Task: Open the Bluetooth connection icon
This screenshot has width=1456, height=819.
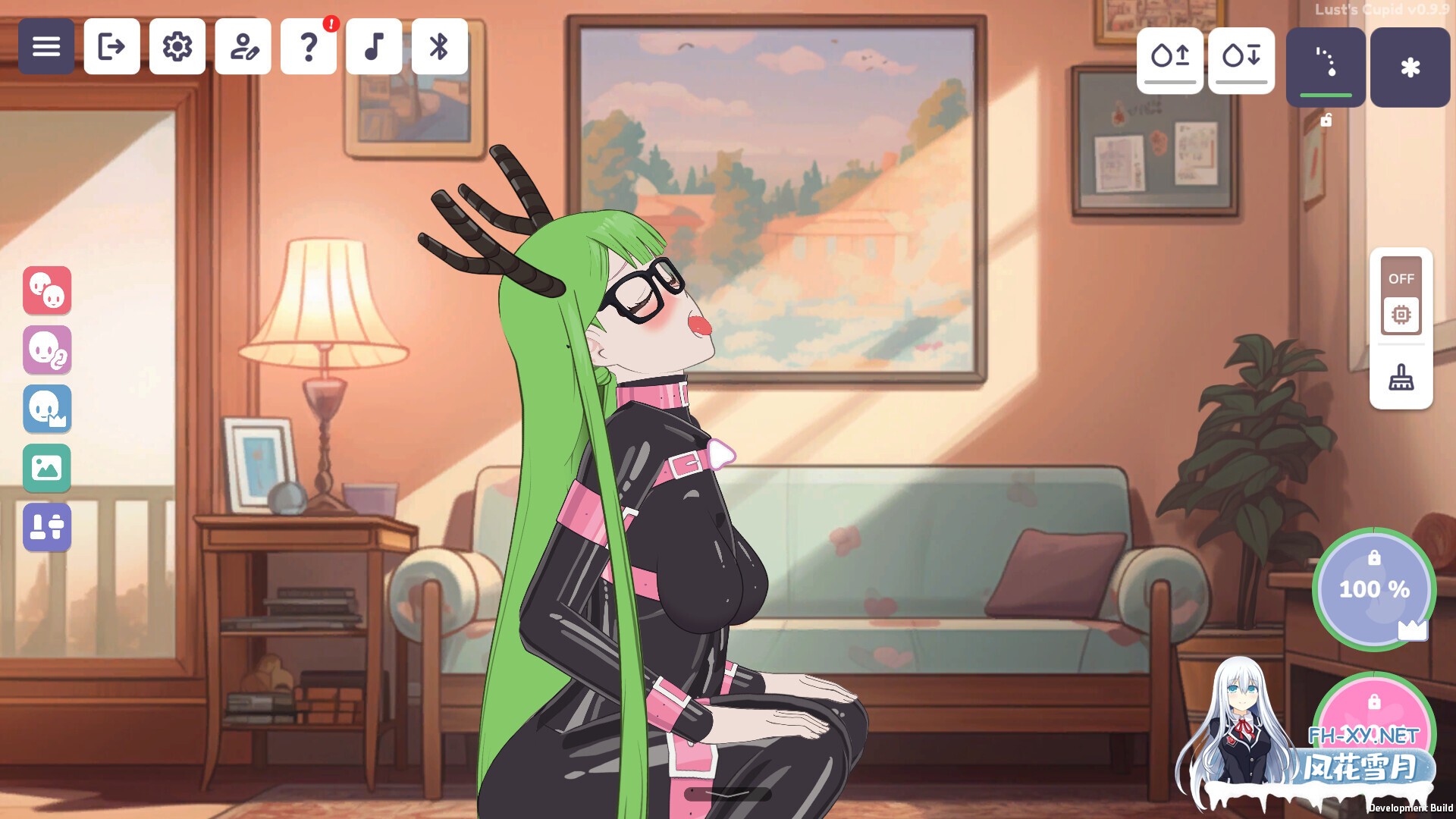Action: click(x=440, y=47)
